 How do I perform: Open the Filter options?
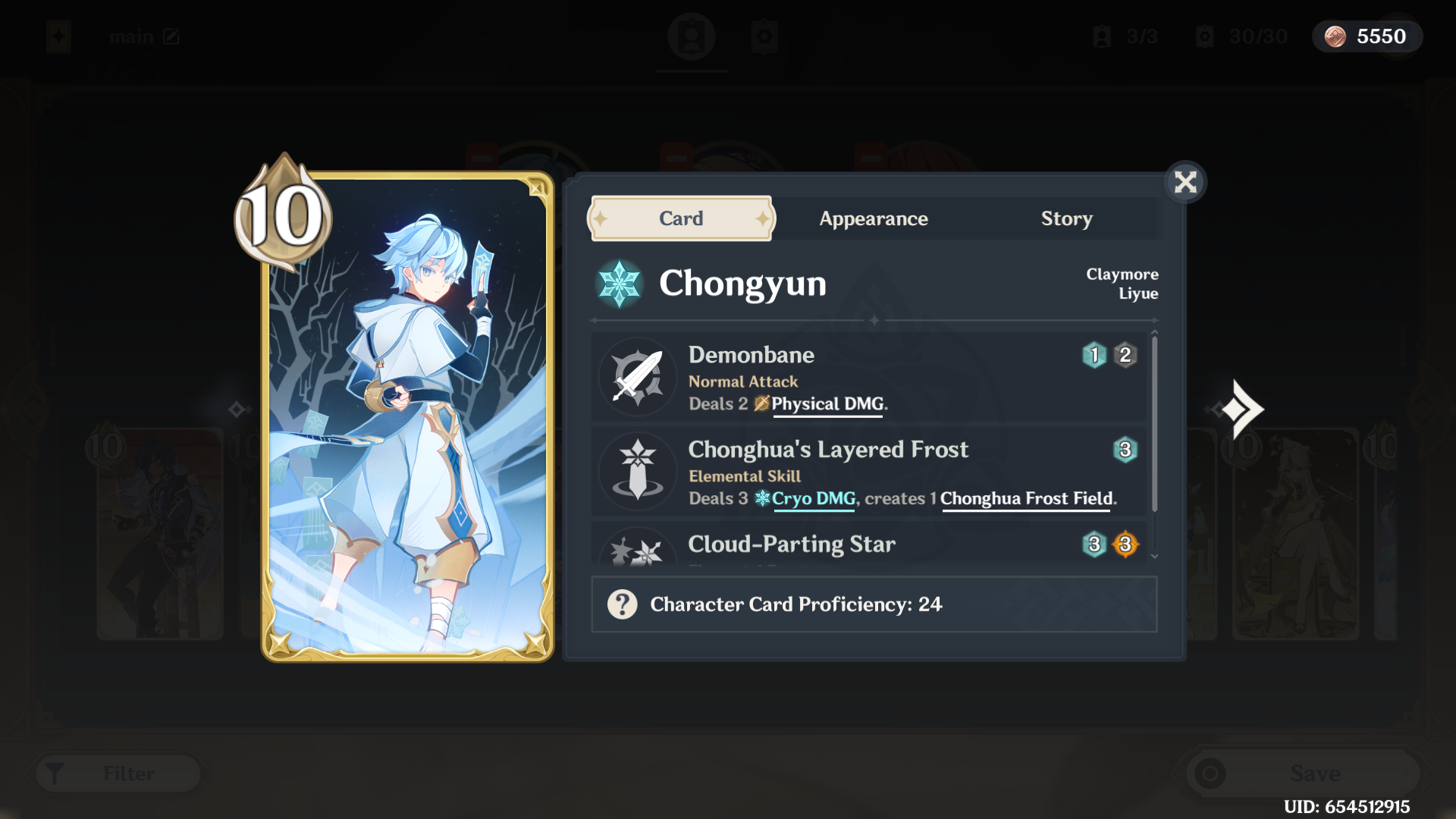click(118, 773)
